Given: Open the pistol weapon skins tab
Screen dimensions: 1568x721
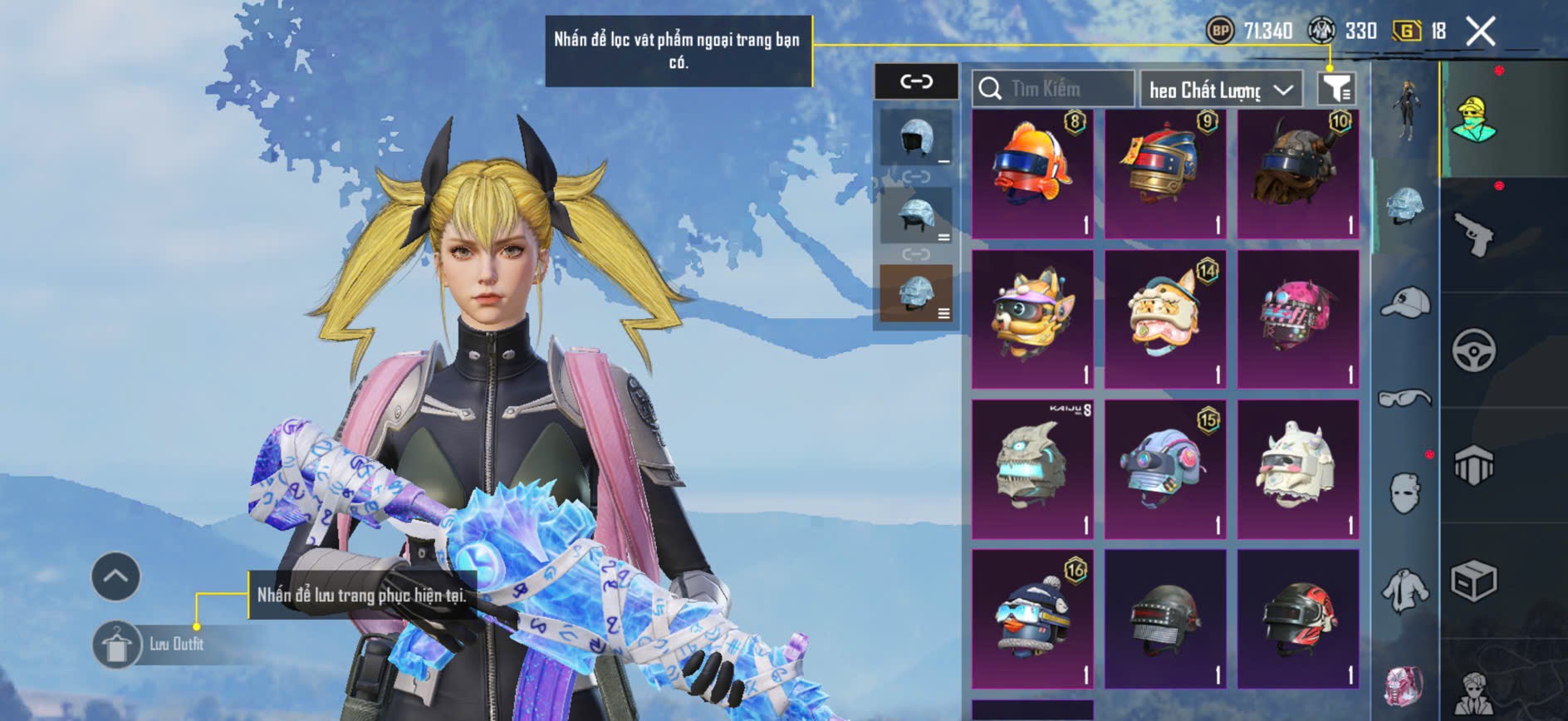Looking at the screenshot, I should pyautogui.click(x=1474, y=234).
